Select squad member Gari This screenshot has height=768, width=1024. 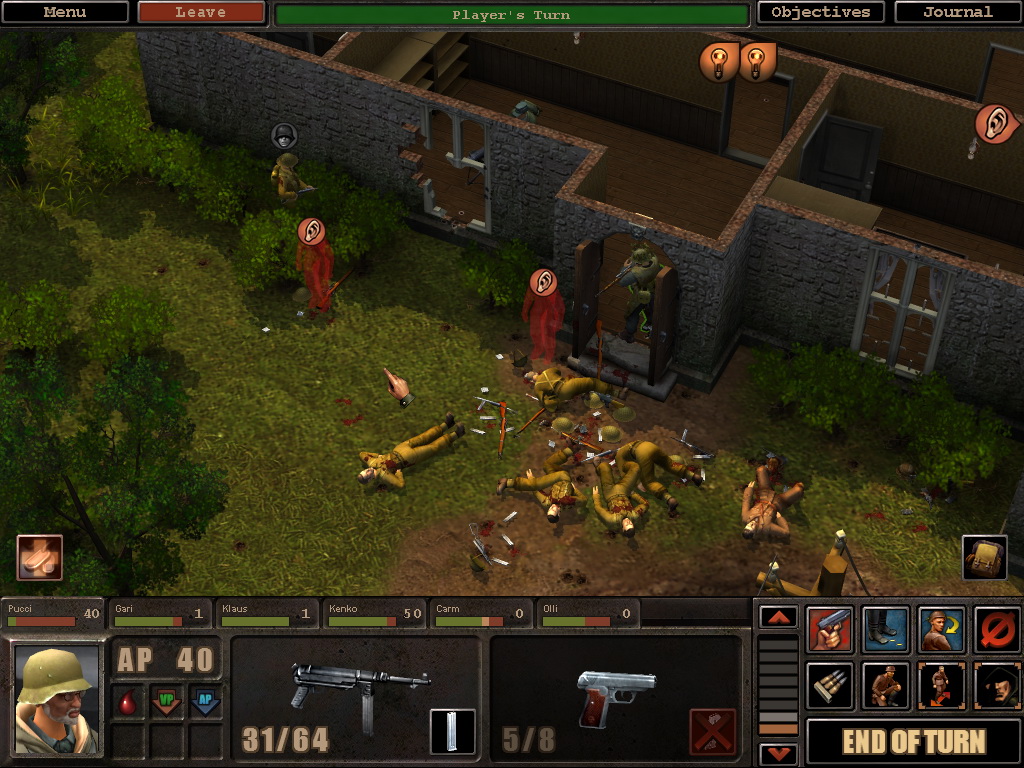coord(161,614)
